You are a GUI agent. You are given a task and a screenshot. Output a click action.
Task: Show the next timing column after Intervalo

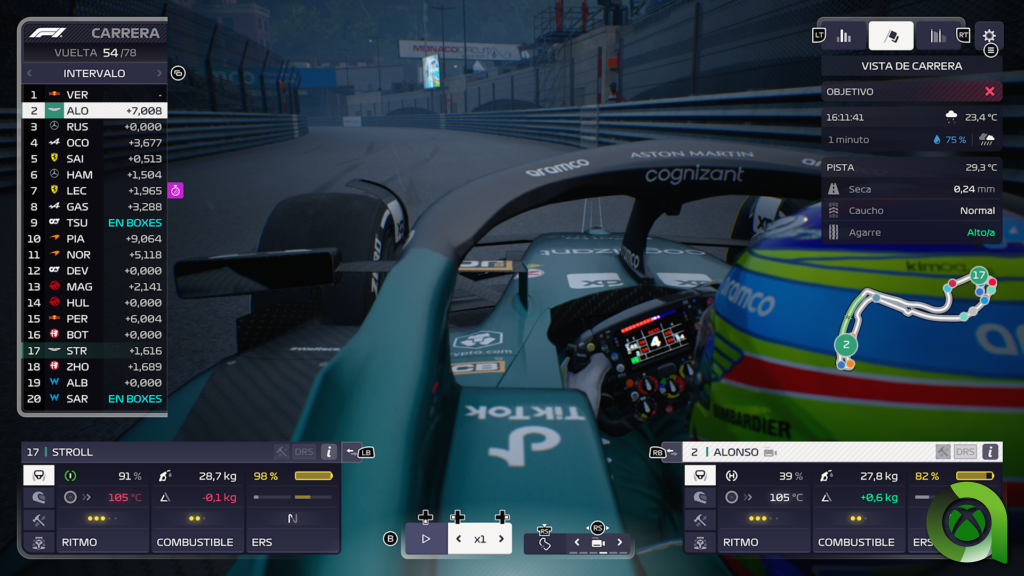click(158, 73)
